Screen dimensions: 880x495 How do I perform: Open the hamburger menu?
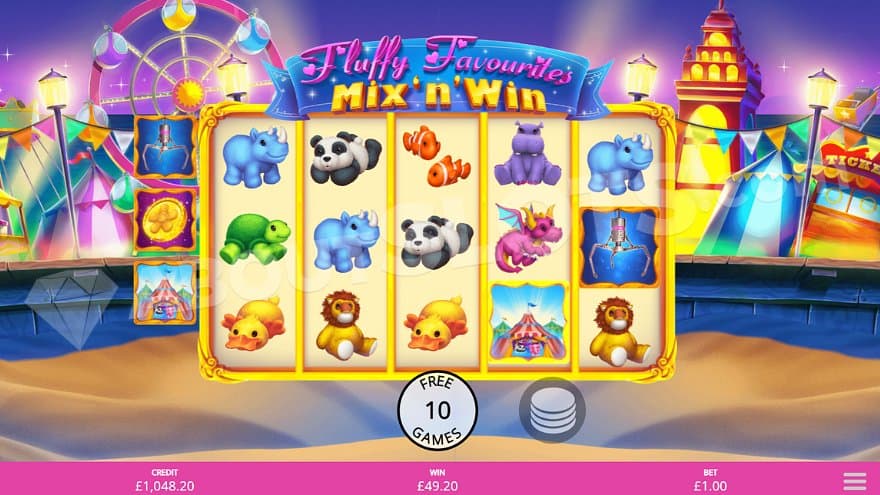coord(854,480)
